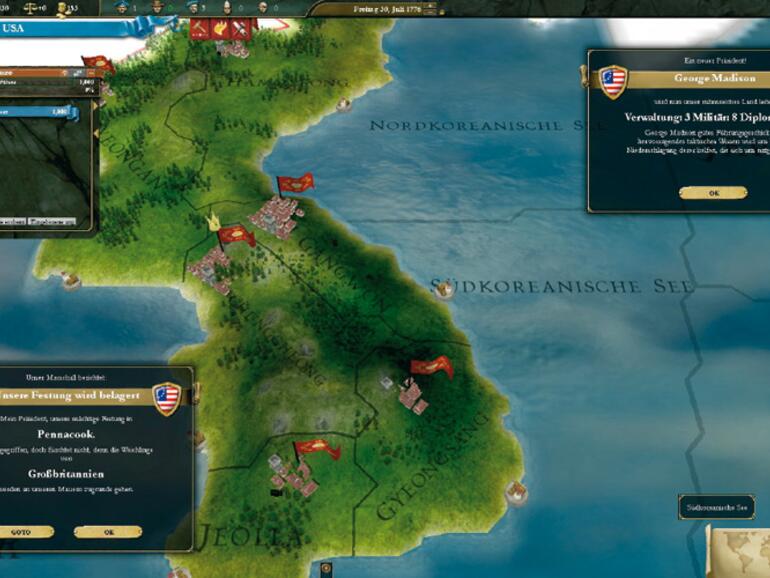Open the flame alert icon
Image resolution: width=770 pixels, height=578 pixels.
tap(219, 29)
